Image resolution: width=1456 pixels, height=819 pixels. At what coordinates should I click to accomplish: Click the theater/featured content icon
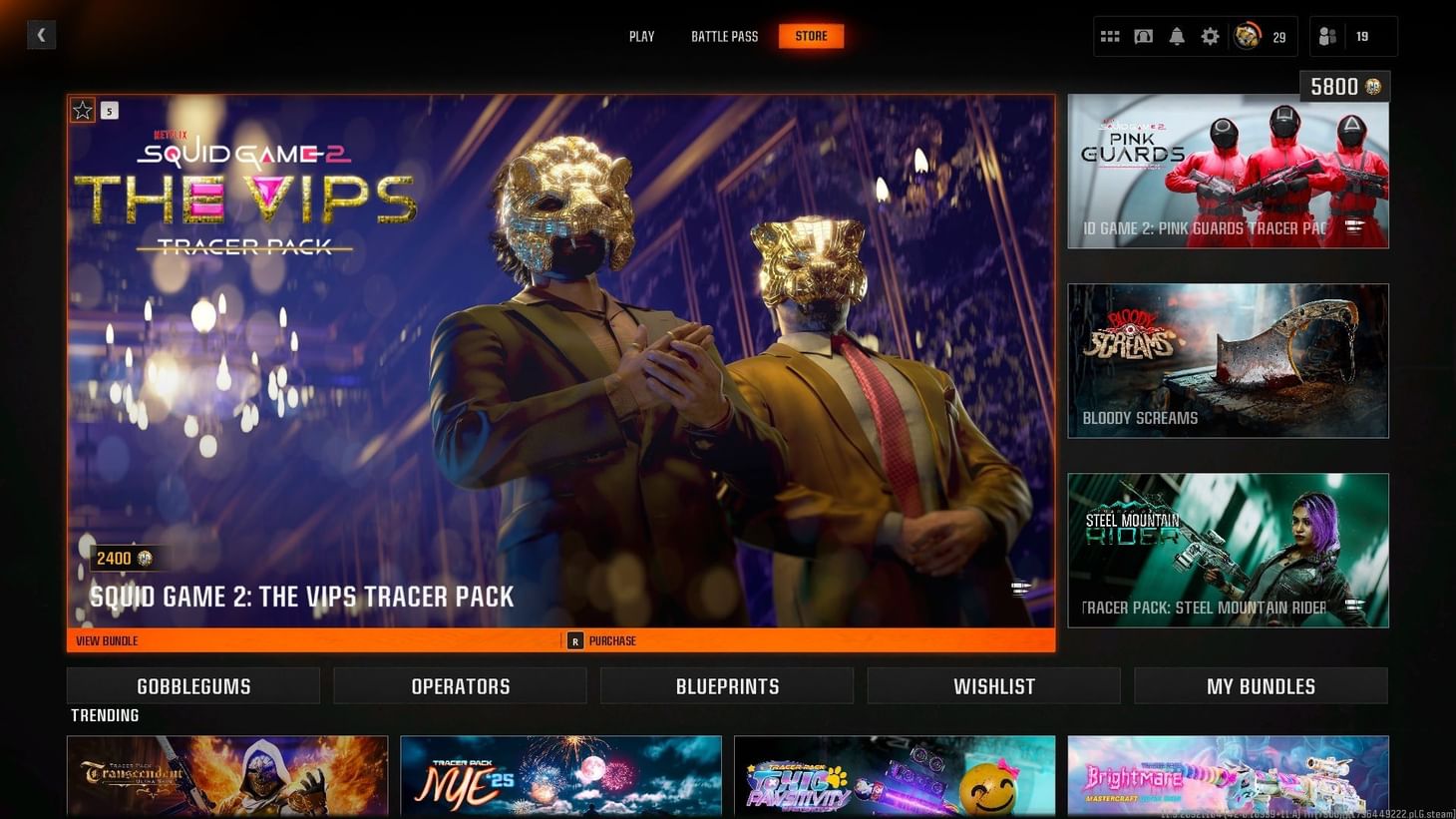(1143, 36)
